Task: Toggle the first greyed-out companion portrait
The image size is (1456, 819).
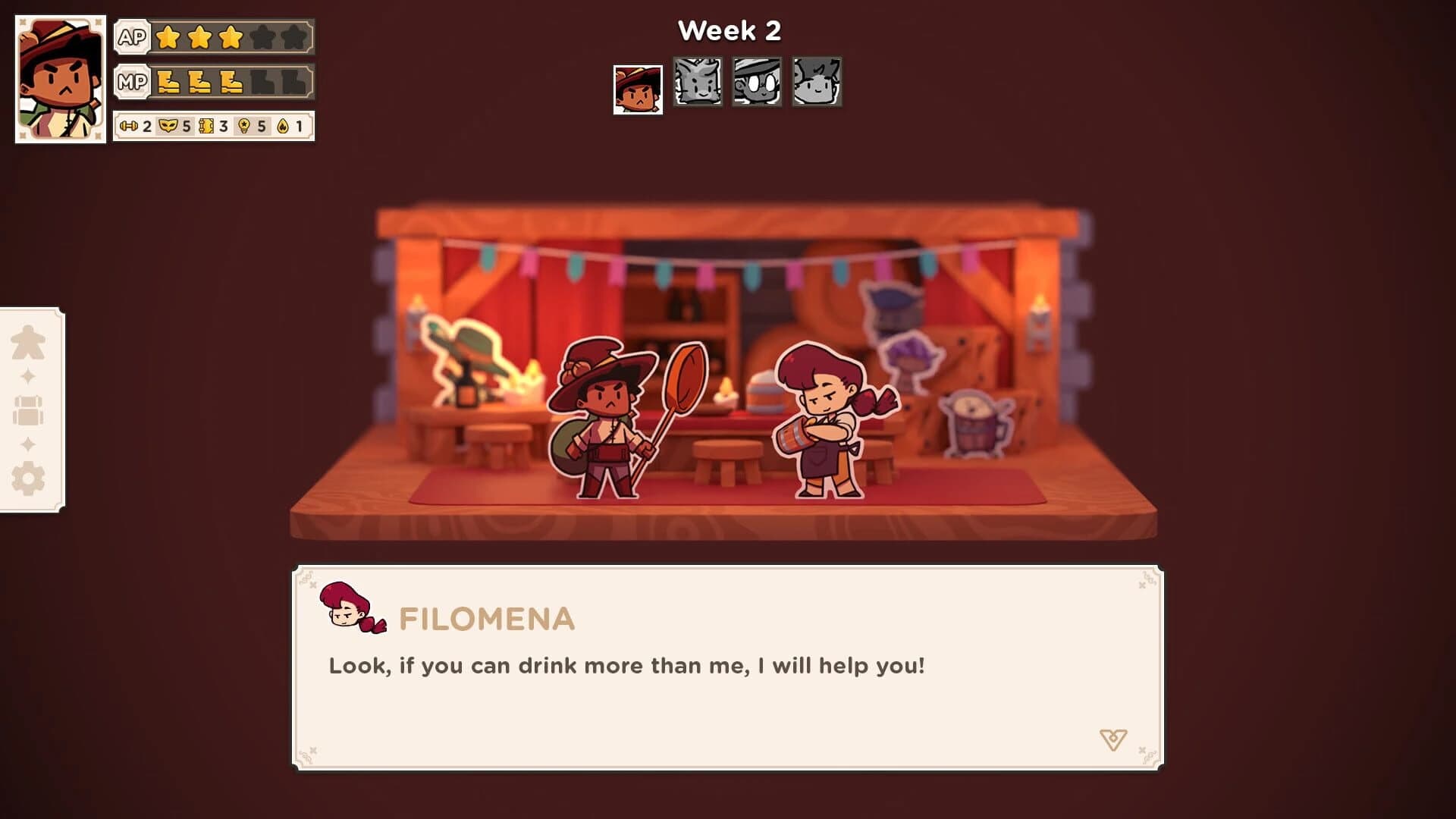Action: 698,83
